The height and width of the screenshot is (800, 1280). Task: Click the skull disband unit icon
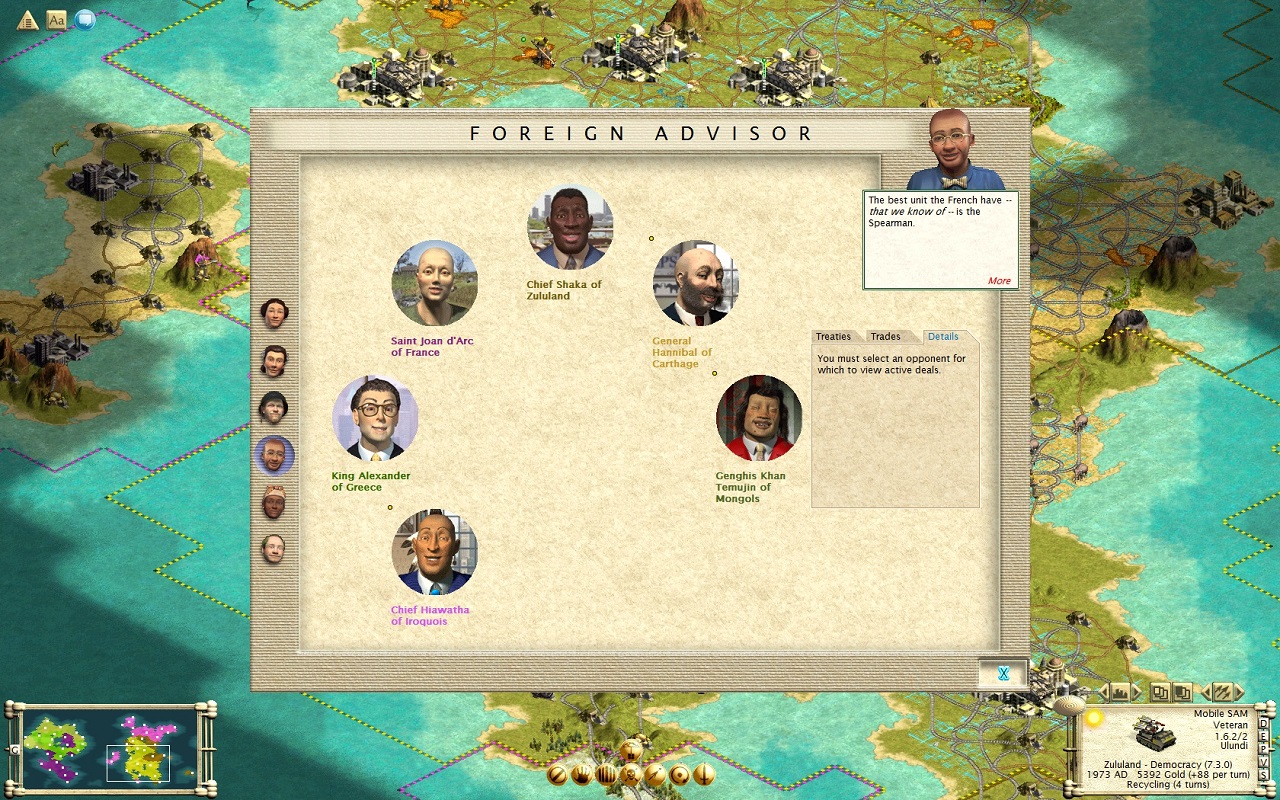tap(630, 773)
